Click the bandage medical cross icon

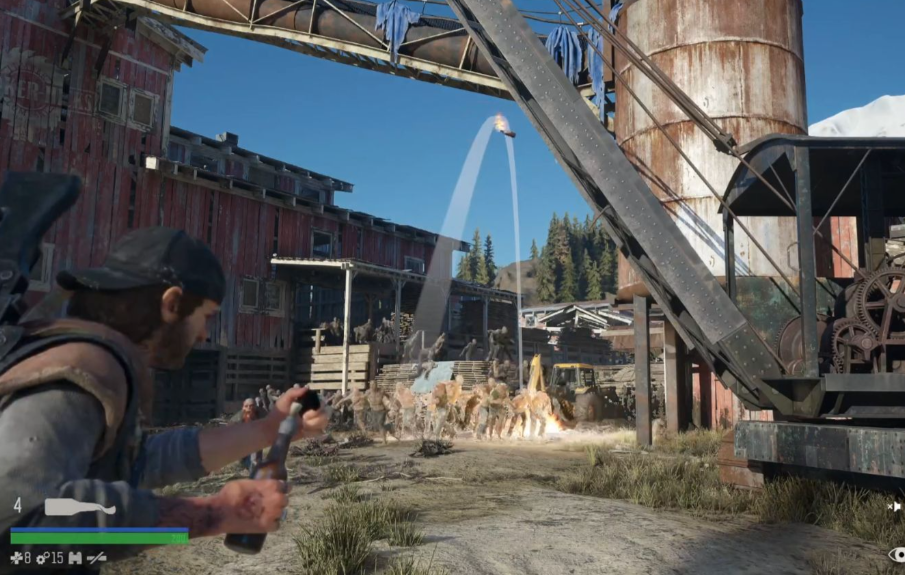[x=16, y=558]
